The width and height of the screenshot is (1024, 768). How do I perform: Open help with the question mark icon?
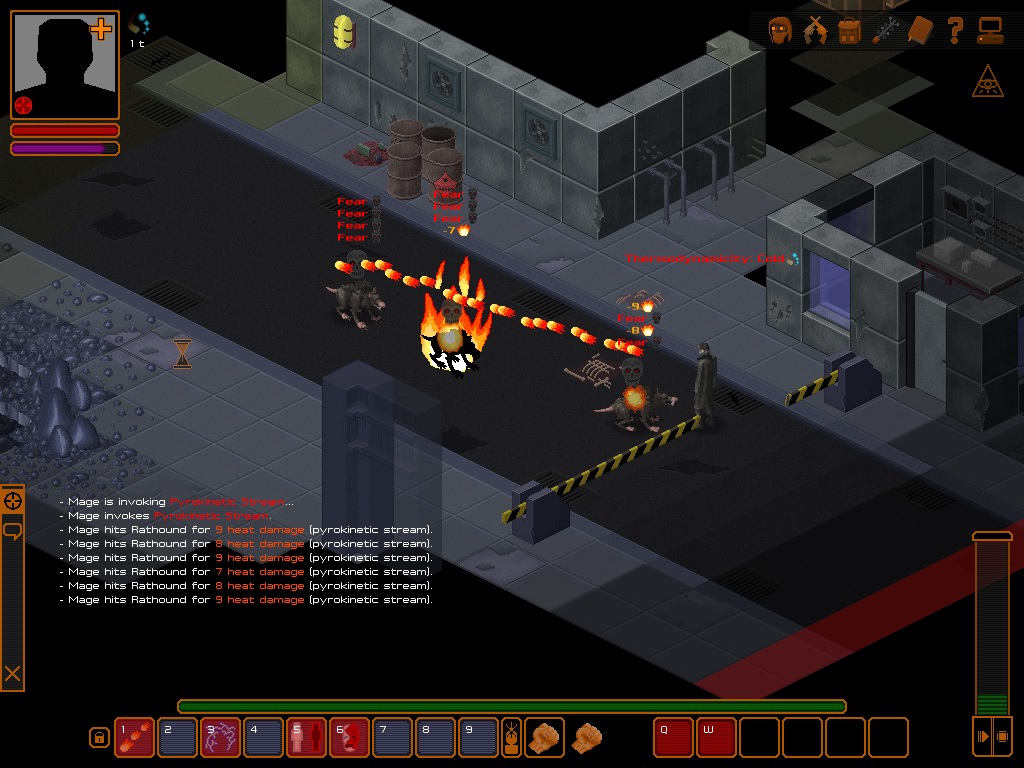pos(955,31)
